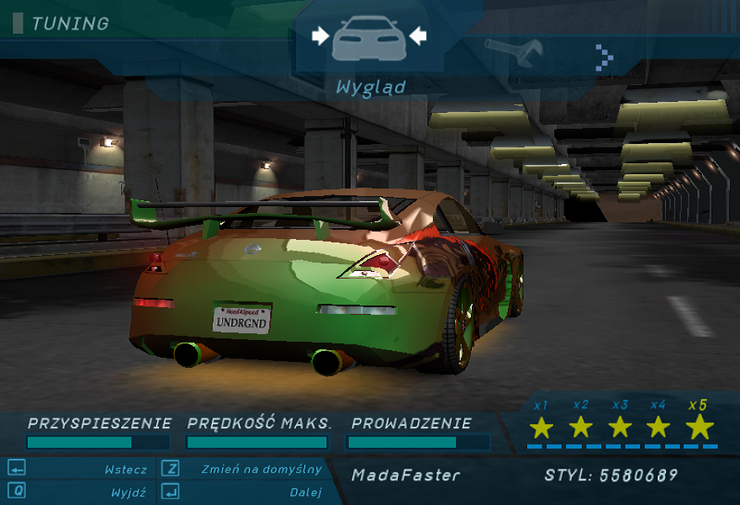
Task: Choose Zmień na domyślny to reset
Action: (x=261, y=469)
